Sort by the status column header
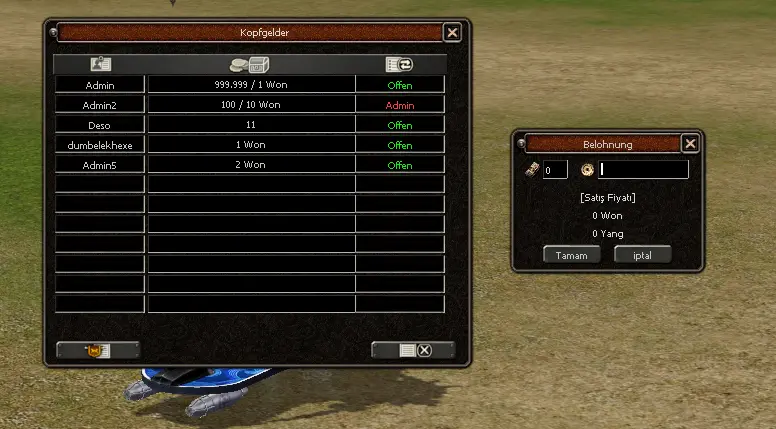This screenshot has width=776, height=429. point(400,64)
